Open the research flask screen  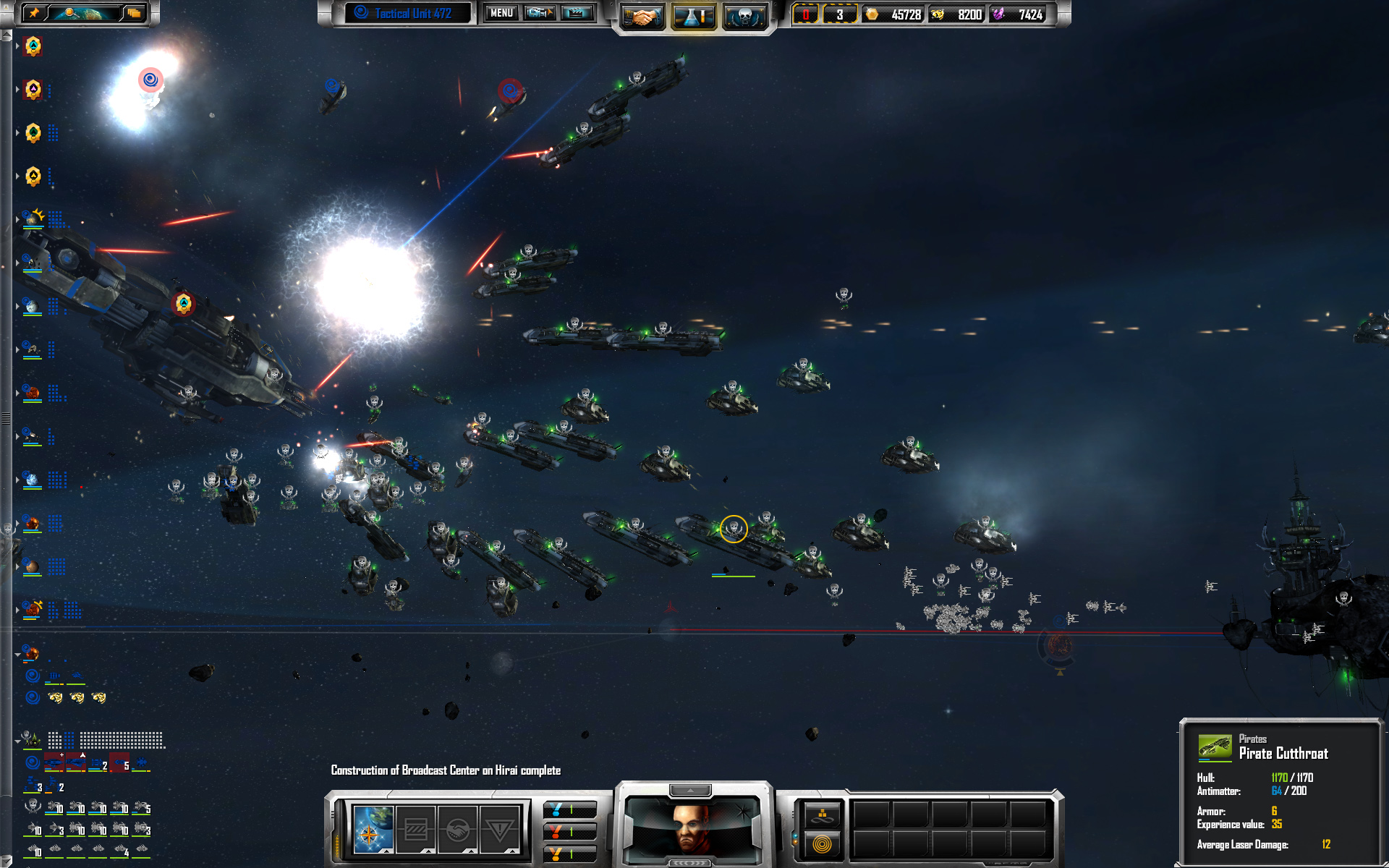click(693, 17)
